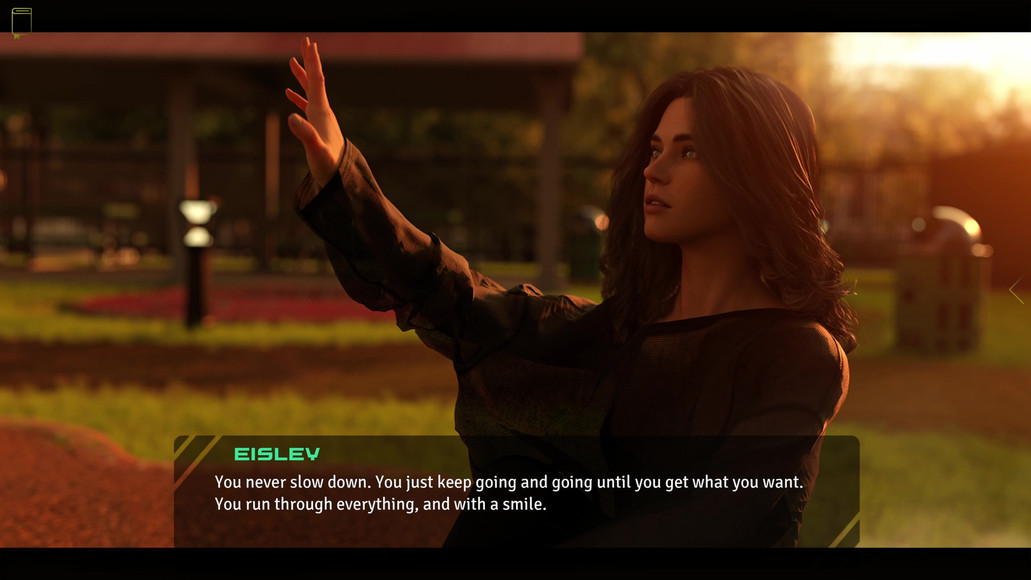Expand the side panel arrow

pos(1016,291)
